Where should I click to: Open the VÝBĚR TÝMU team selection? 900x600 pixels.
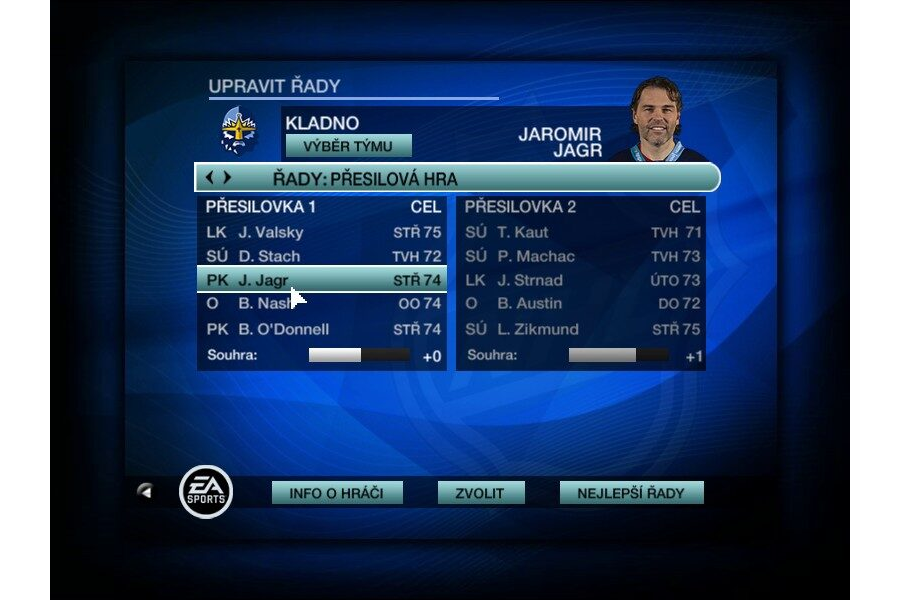pos(348,146)
